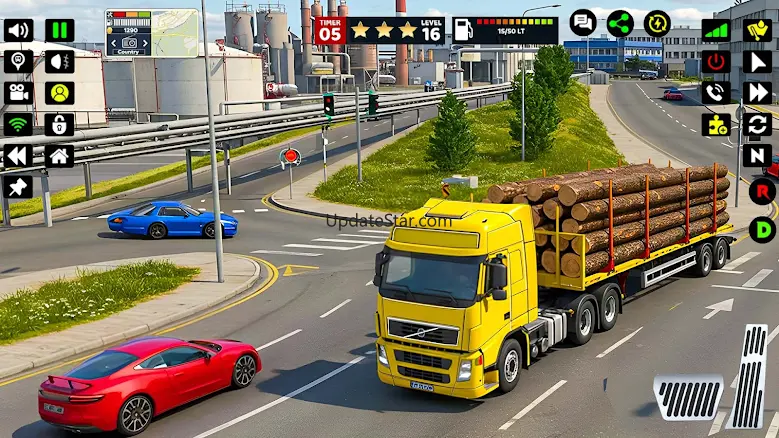Select Reverse gear R button
The image size is (779, 438).
tap(763, 191)
